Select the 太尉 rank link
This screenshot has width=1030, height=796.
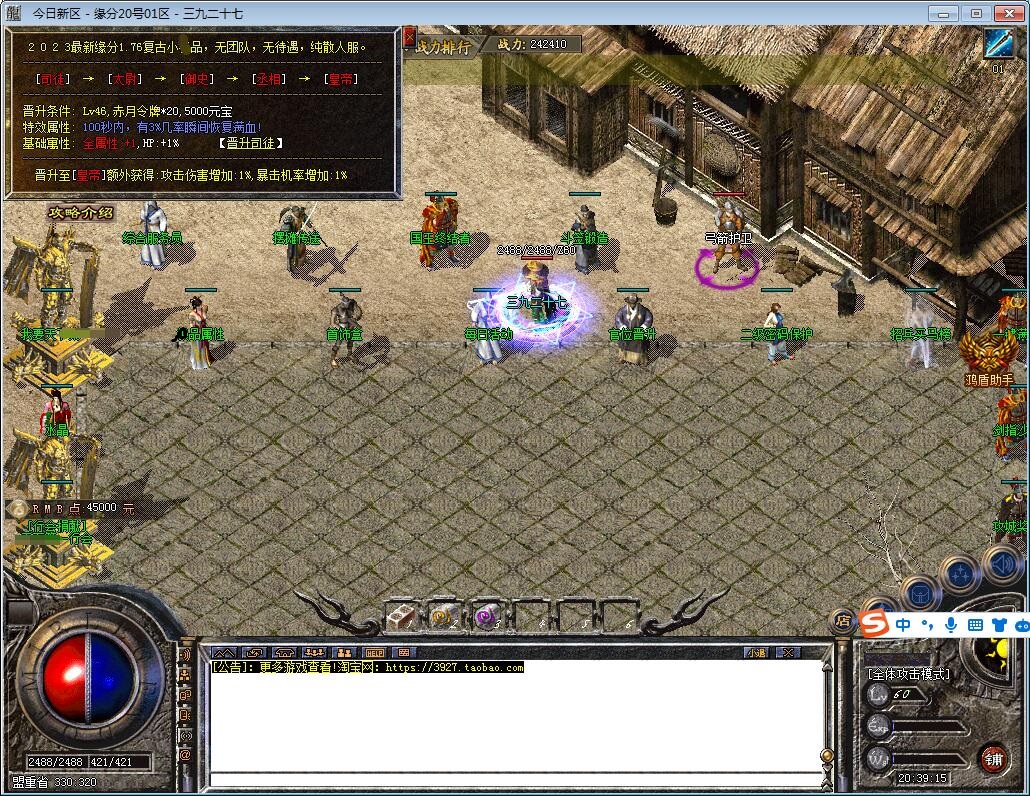click(126, 79)
